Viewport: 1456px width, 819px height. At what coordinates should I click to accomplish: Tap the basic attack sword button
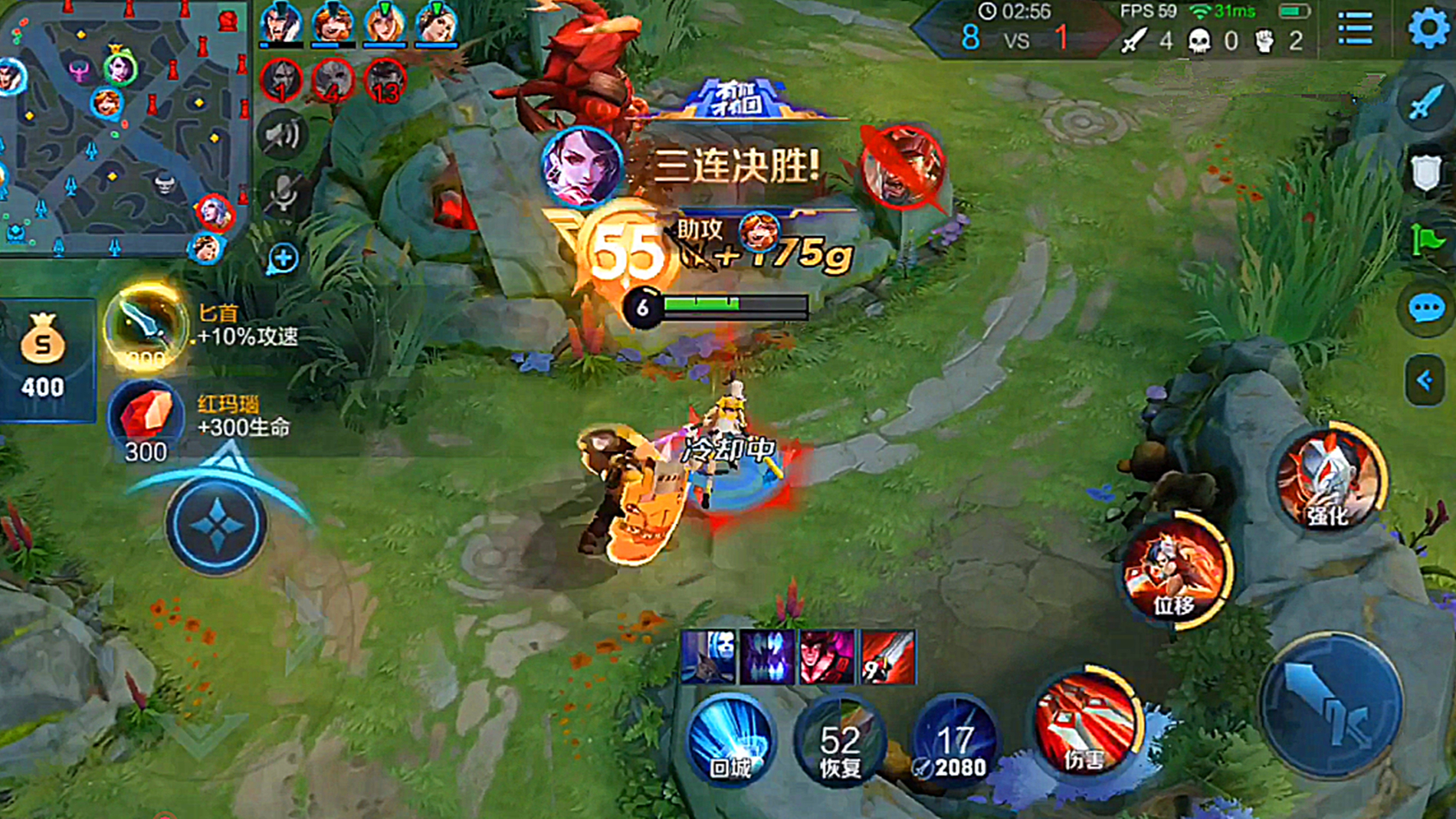tap(1332, 705)
